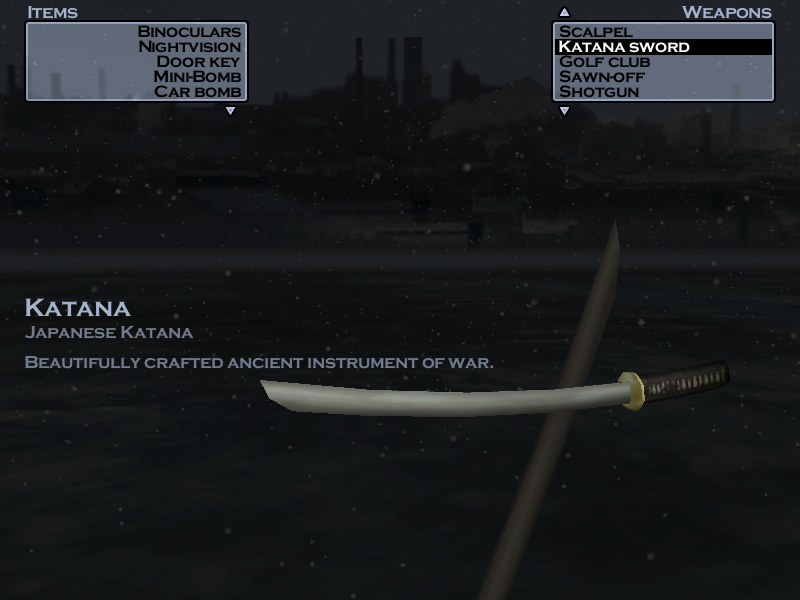
Task: Pick the Golf club weapon
Action: click(x=604, y=62)
